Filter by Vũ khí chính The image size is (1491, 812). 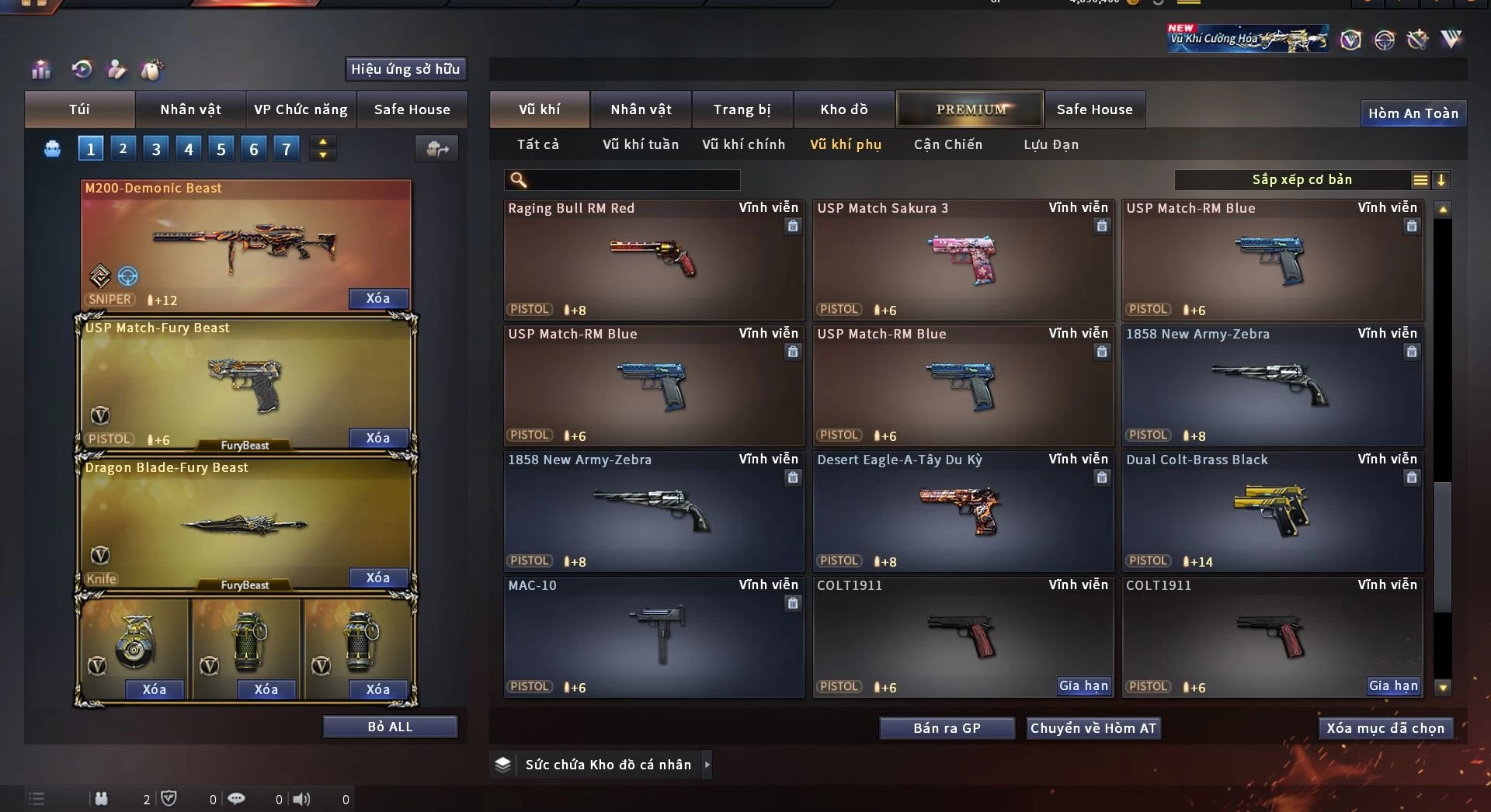coord(743,144)
